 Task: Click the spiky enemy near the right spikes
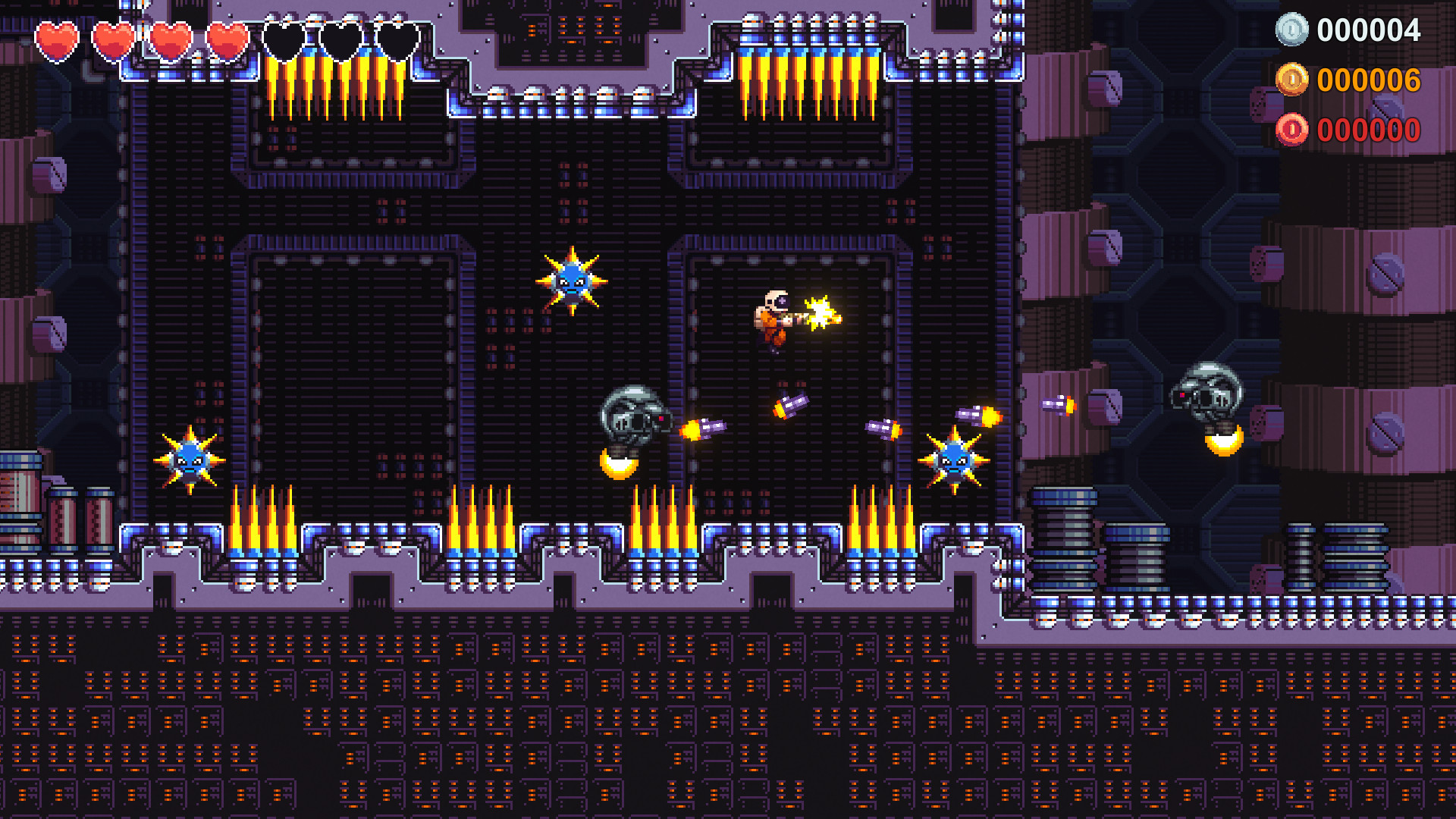(x=956, y=460)
